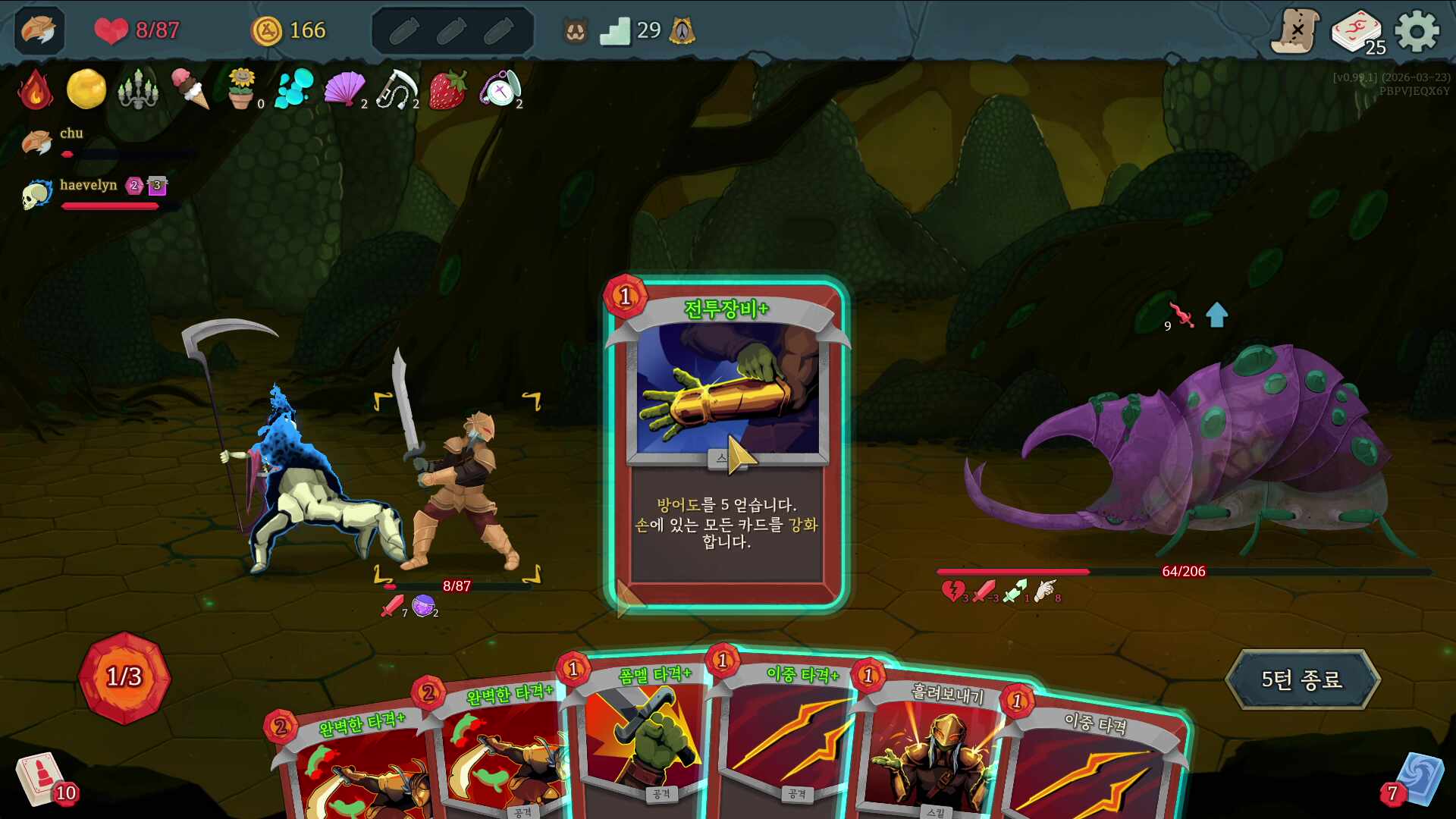Check the potted sunflower relic
This screenshot has height=819, width=1456.
click(241, 89)
